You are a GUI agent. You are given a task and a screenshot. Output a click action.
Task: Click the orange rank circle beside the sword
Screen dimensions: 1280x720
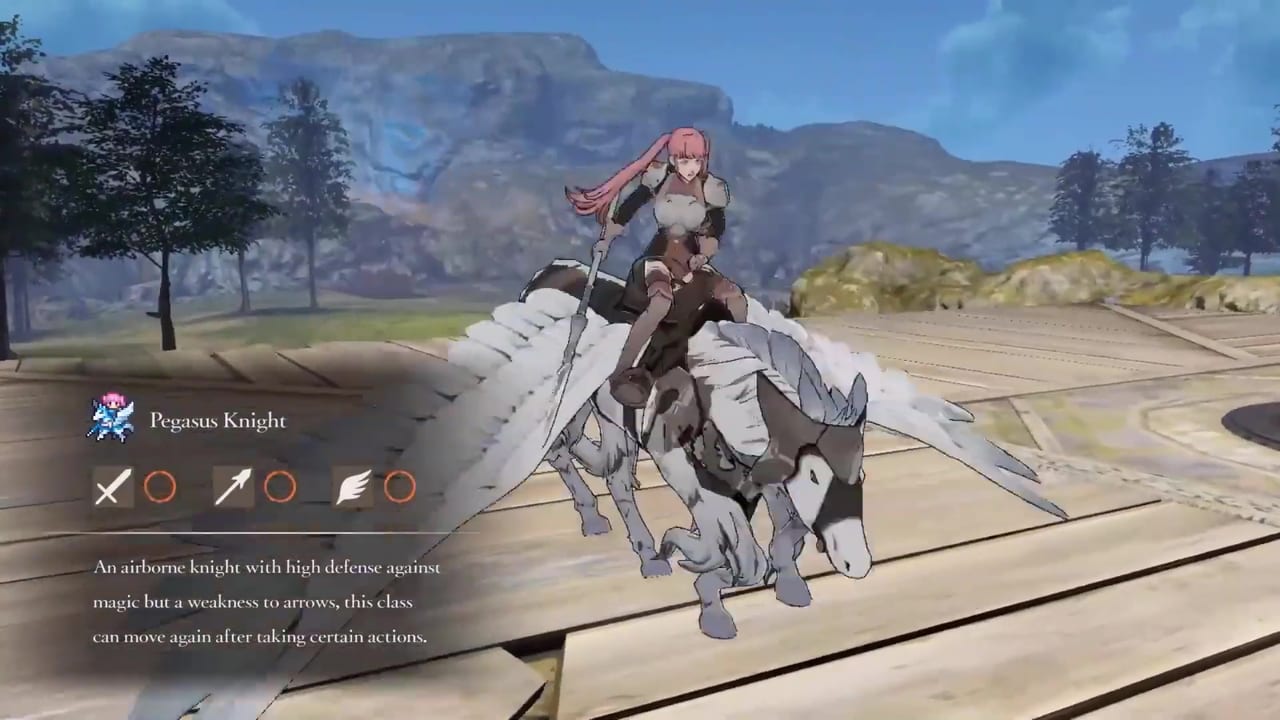[160, 488]
